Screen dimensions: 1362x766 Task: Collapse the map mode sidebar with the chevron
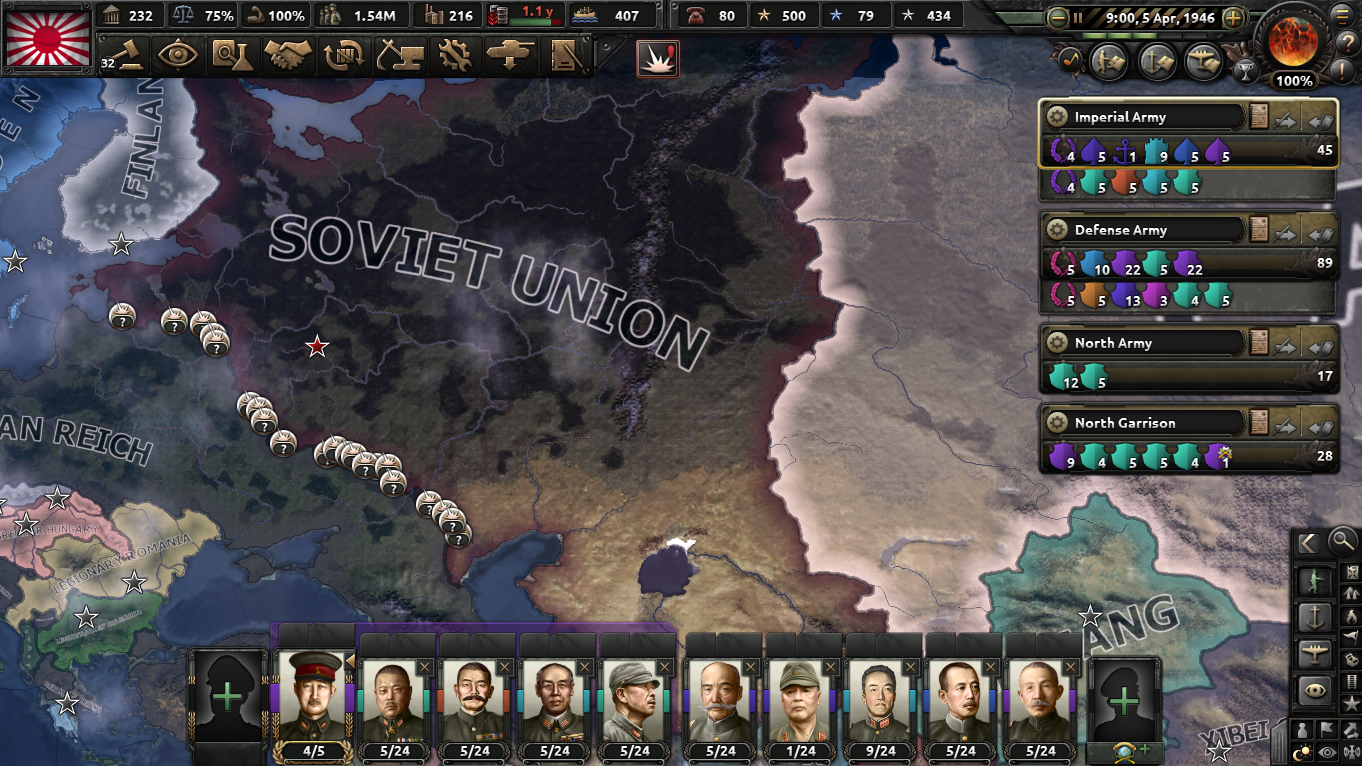pos(1309,541)
